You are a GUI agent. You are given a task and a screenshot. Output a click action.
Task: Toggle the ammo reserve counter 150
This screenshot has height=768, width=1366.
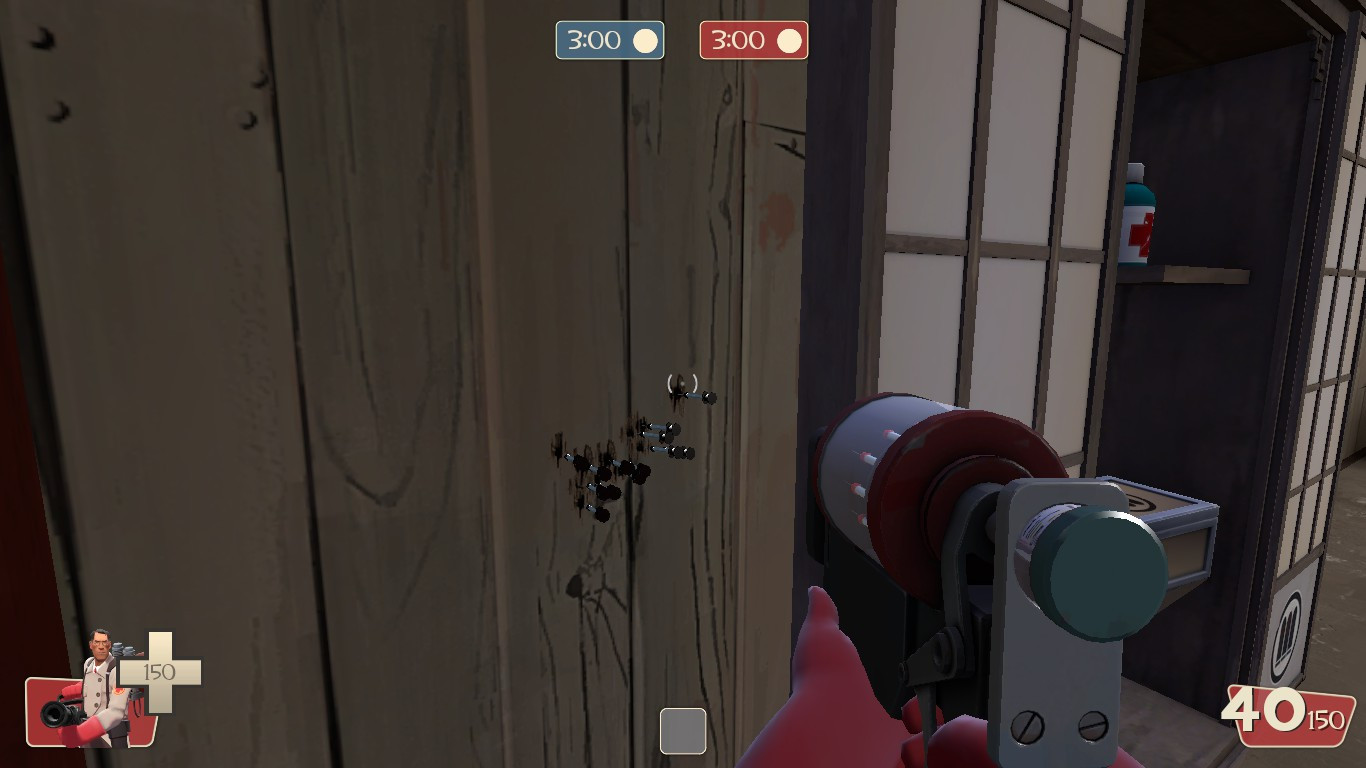(x=1328, y=719)
